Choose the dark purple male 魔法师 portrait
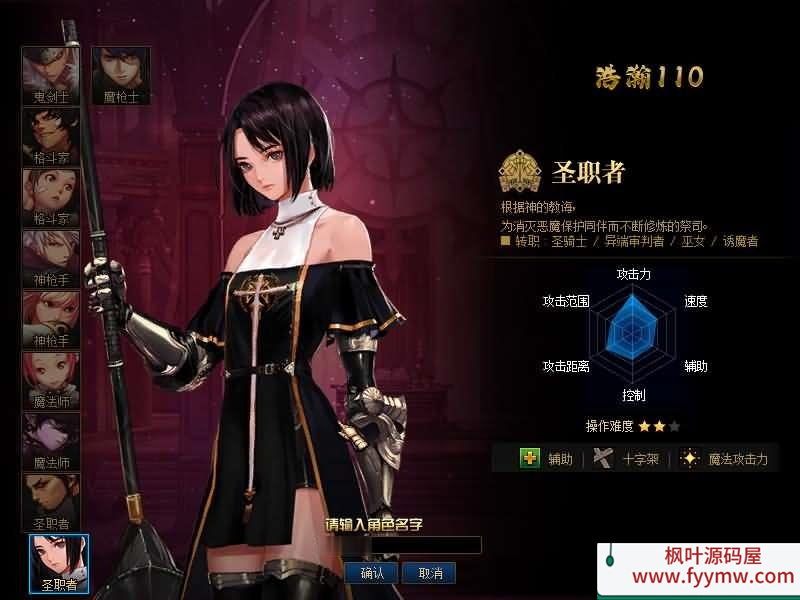This screenshot has width=800, height=600. click(x=51, y=441)
